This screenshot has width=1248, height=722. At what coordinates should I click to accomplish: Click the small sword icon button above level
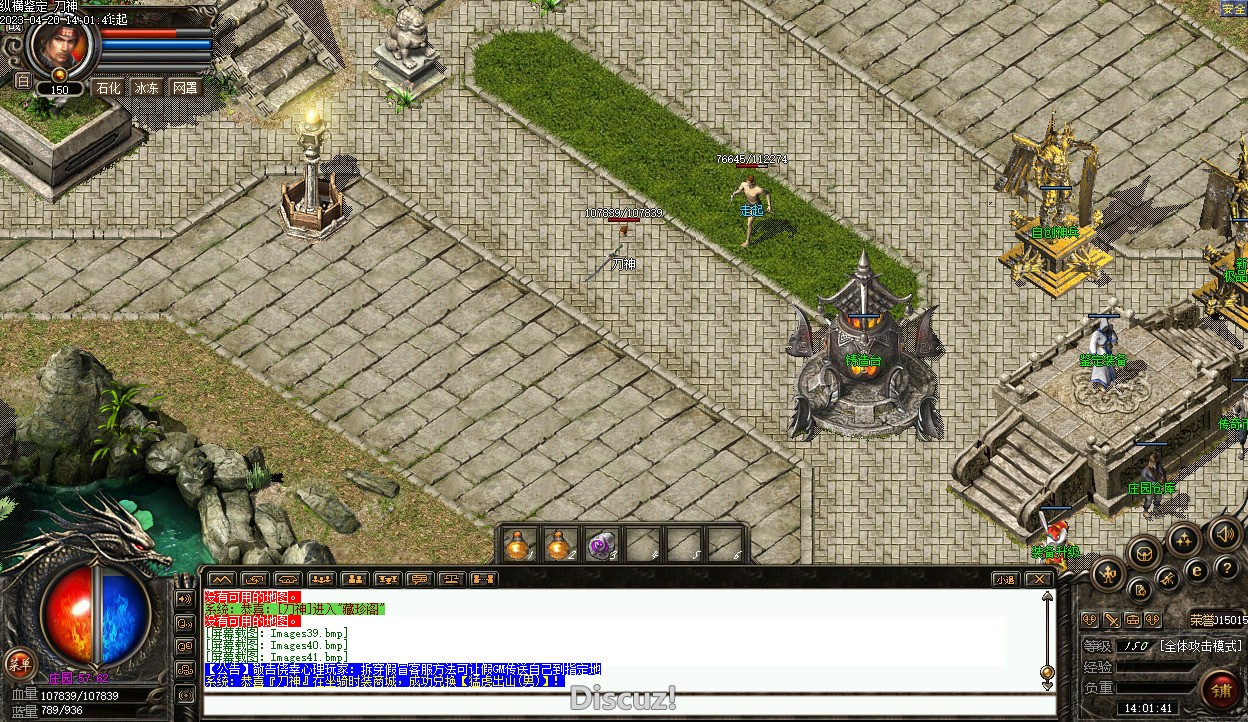coord(1112,620)
